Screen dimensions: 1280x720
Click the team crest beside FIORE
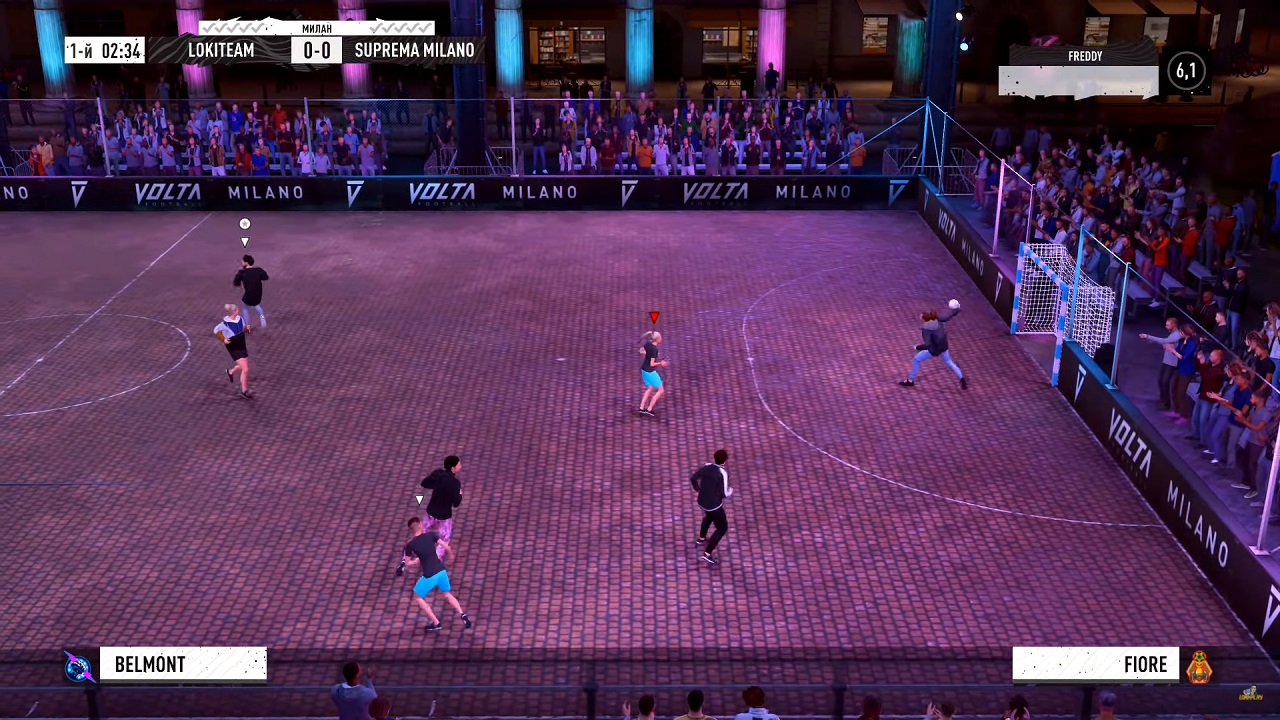1199,666
